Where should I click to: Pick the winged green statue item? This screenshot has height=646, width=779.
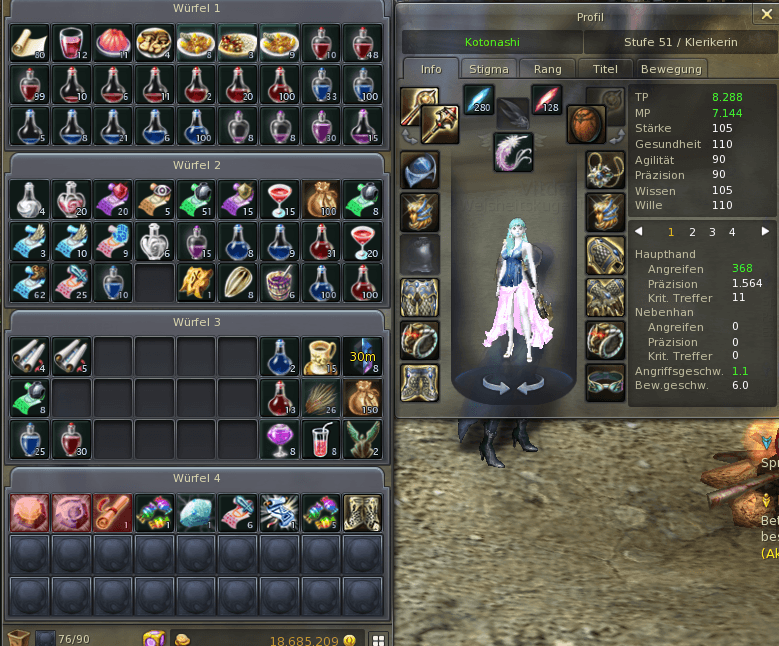[x=362, y=439]
